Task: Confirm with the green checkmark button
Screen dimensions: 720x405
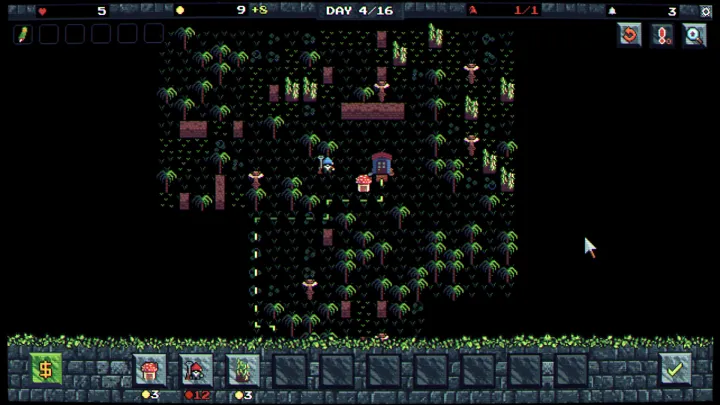Action: click(675, 369)
